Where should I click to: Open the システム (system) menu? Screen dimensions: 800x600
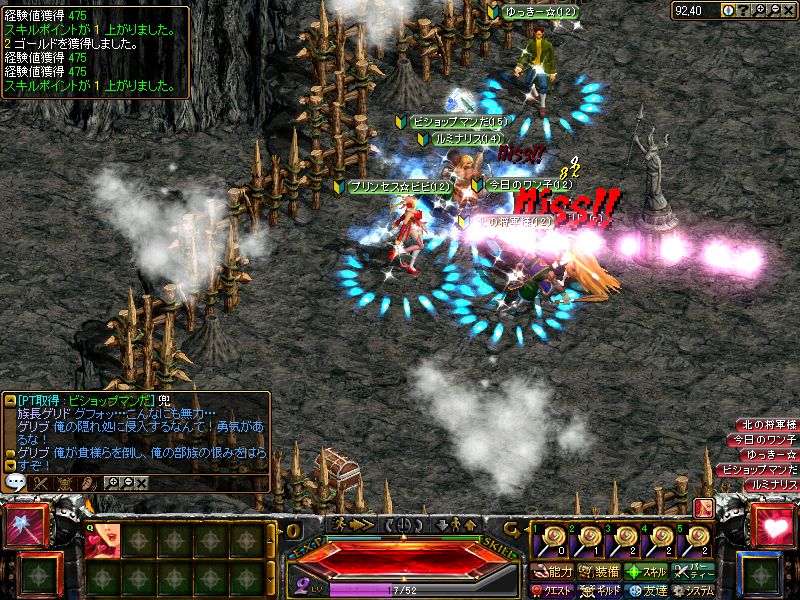point(692,591)
